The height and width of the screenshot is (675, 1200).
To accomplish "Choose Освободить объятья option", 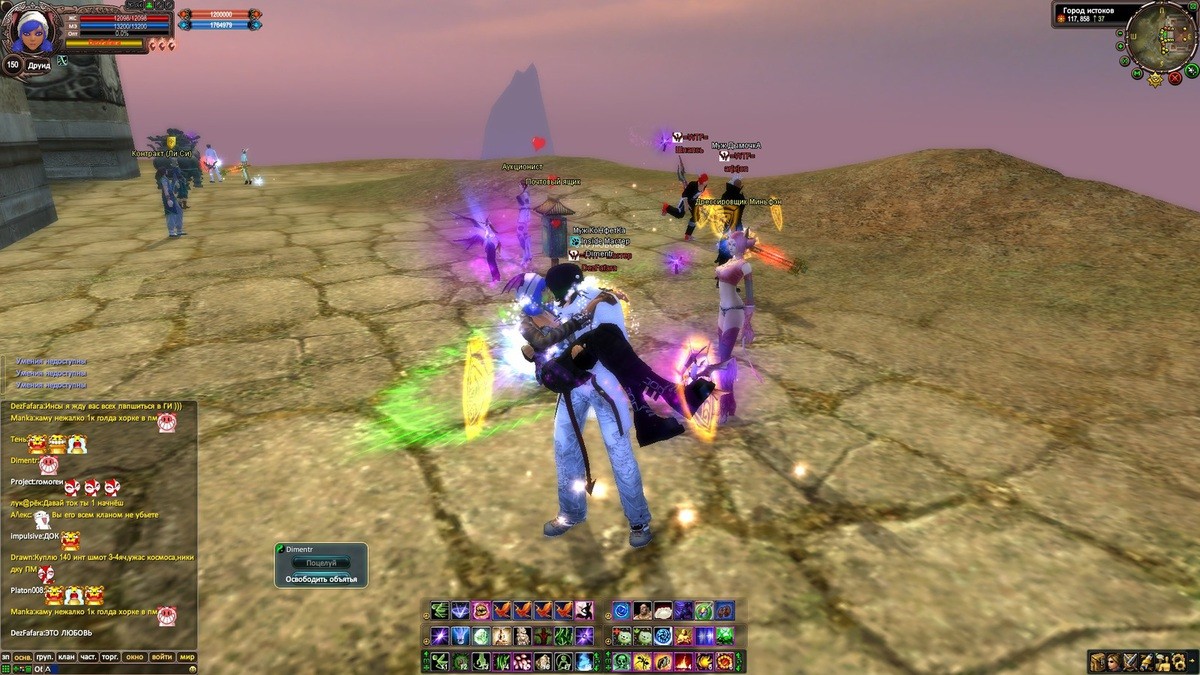I will click(321, 579).
